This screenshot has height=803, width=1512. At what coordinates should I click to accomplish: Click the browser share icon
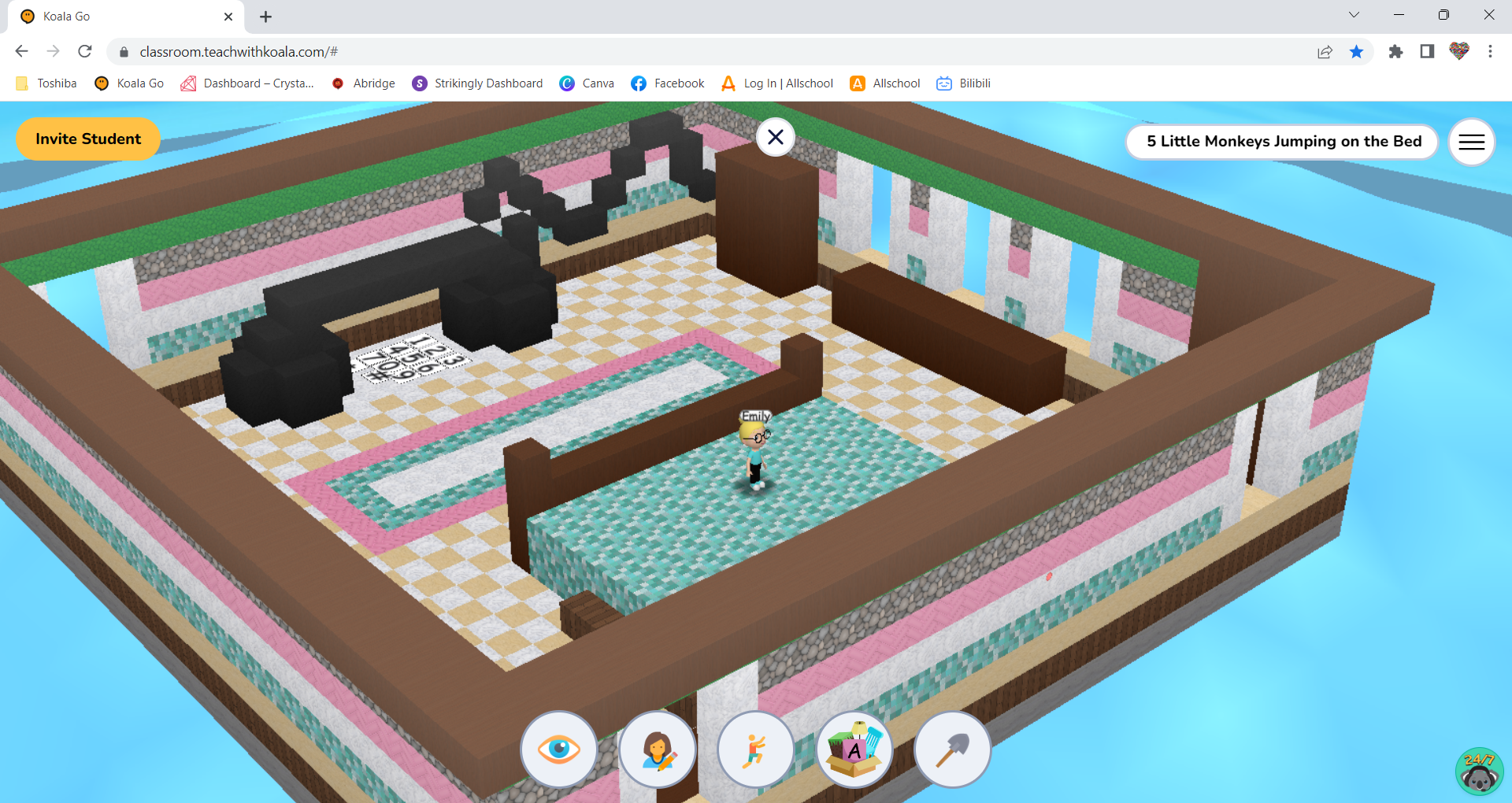pyautogui.click(x=1325, y=51)
